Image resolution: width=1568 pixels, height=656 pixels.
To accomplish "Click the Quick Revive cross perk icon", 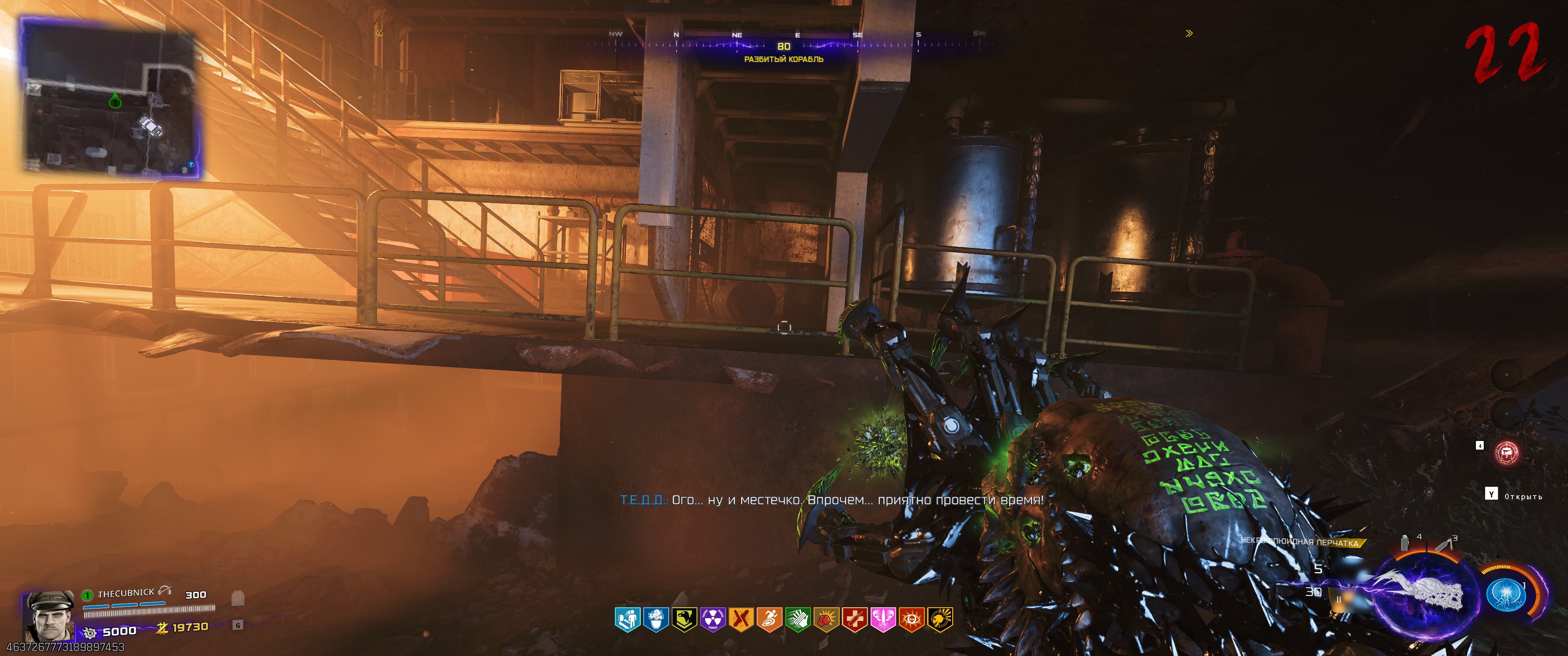I will coord(854,620).
